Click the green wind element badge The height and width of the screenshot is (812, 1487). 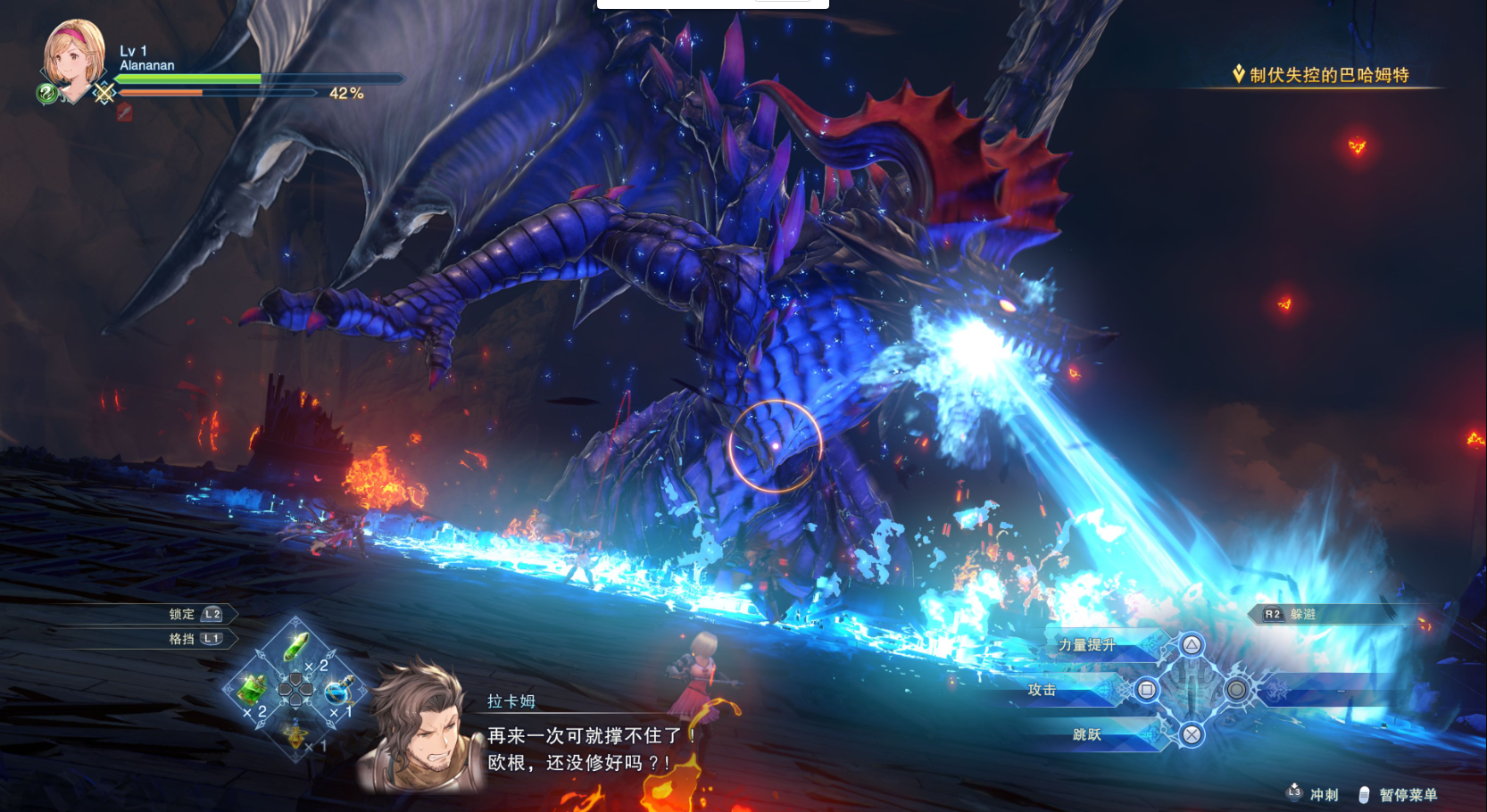(47, 93)
